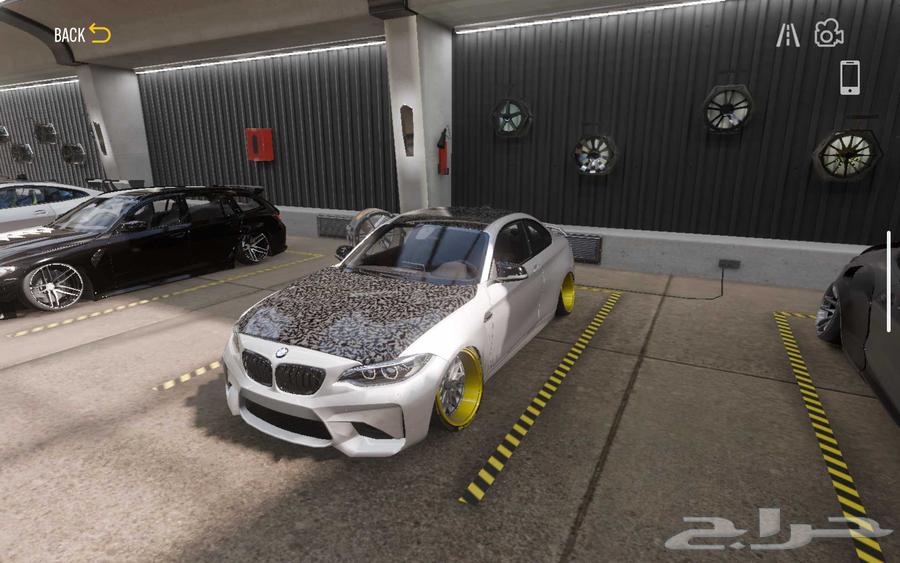
Task: Open the video camera view option
Action: click(829, 34)
